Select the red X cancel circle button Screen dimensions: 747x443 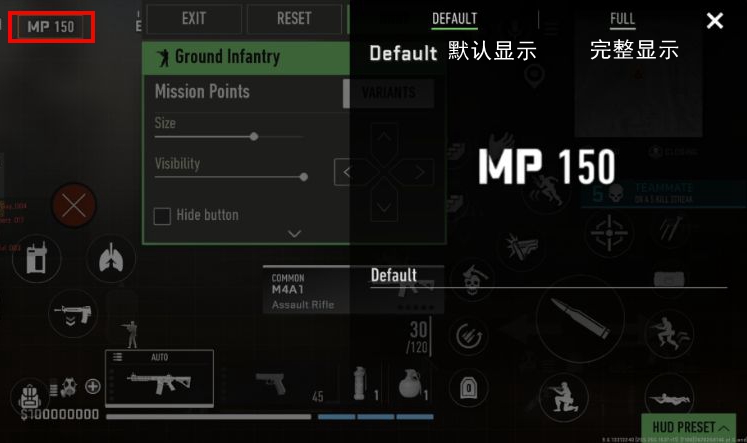click(74, 207)
